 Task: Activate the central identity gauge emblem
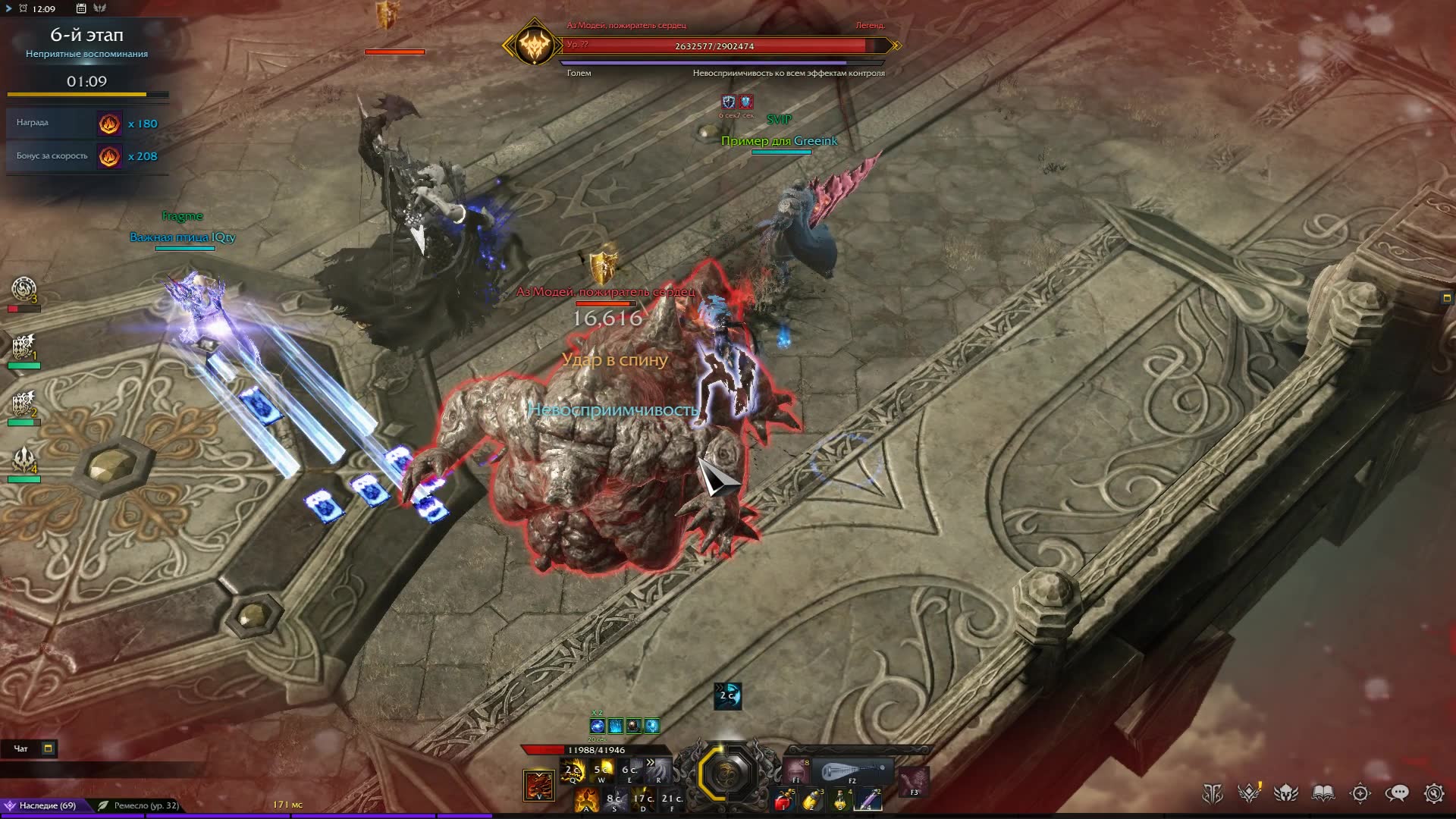click(726, 773)
